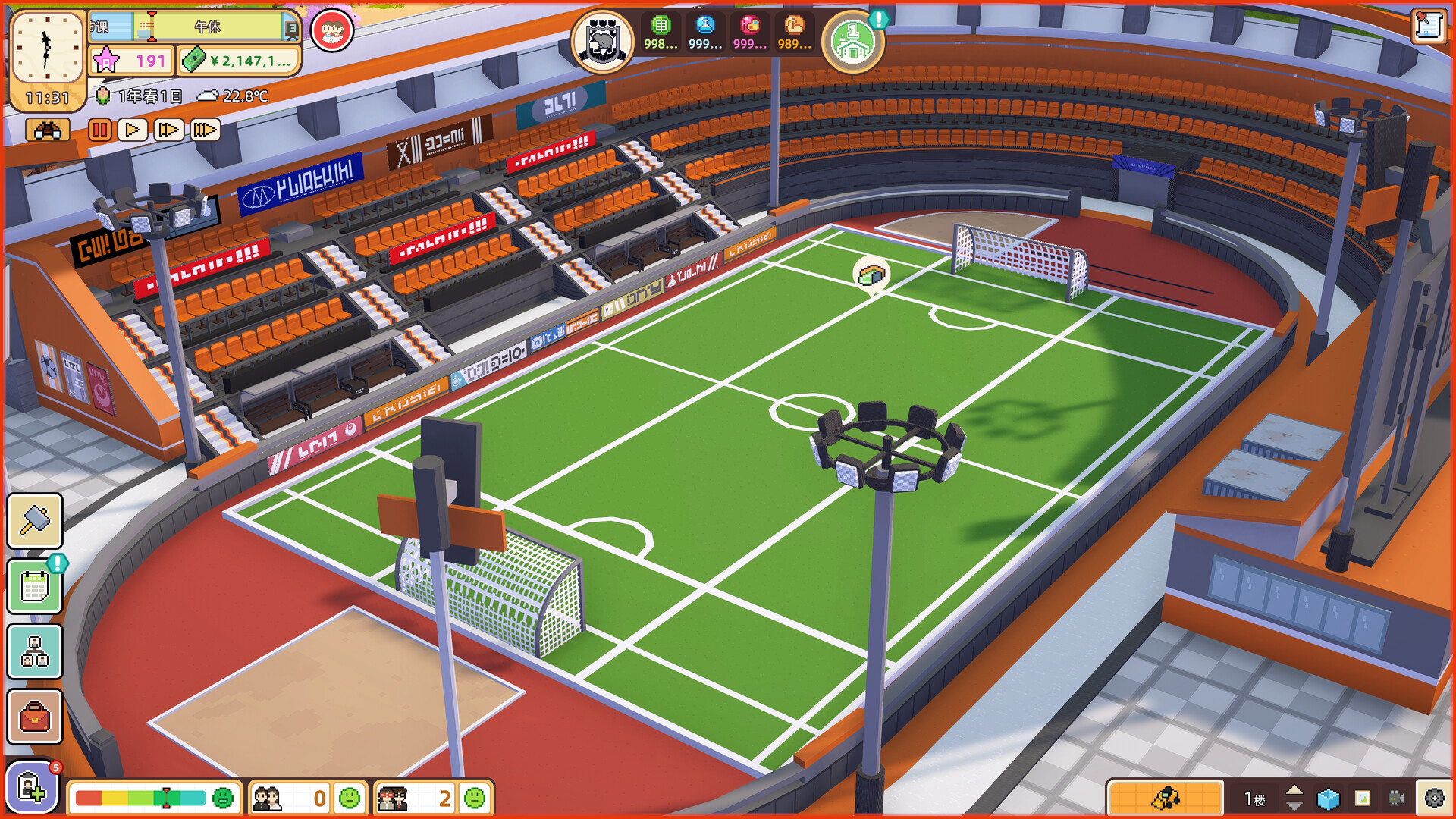This screenshot has height=819, width=1456.
Task: Toggle the blue cube view mode
Action: [x=1328, y=799]
